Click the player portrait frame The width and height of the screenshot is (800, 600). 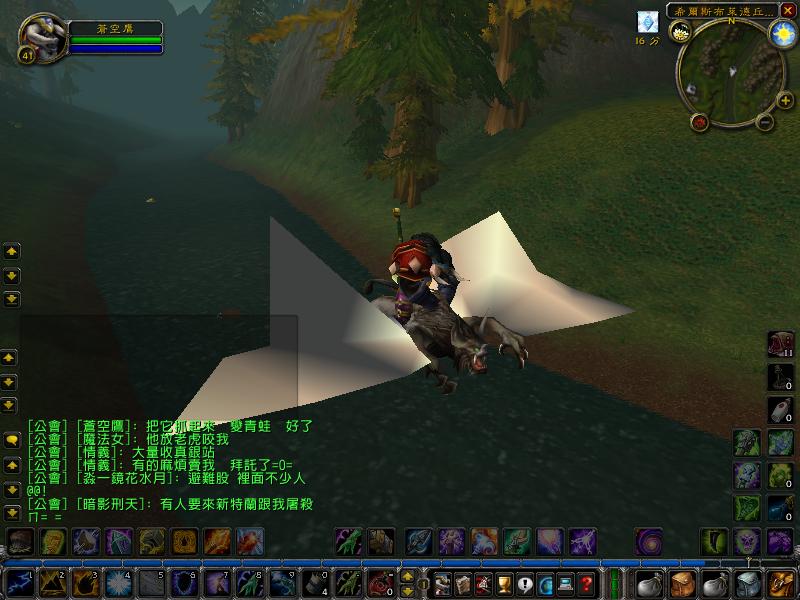click(39, 38)
